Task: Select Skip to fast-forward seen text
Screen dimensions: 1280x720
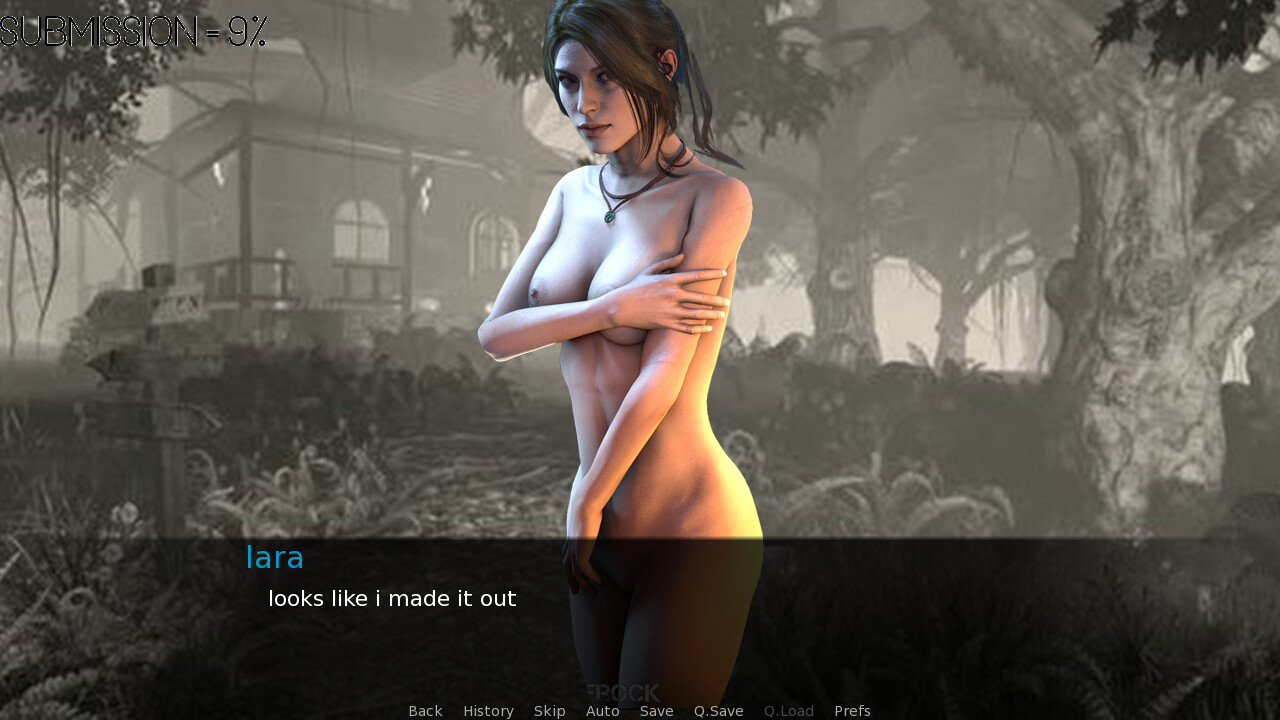Action: point(549,710)
